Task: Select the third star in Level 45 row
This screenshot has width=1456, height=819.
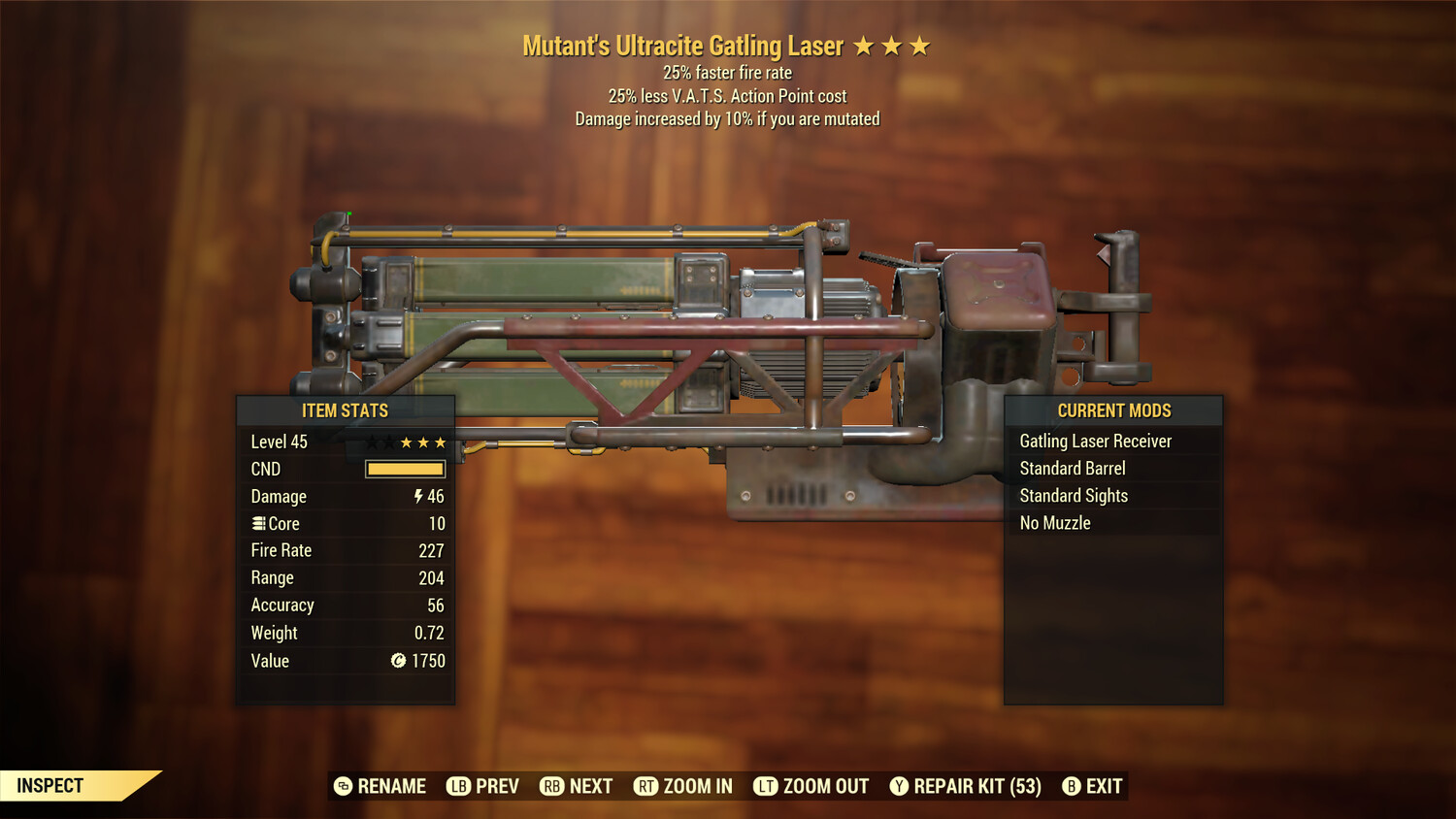Action: tap(409, 442)
